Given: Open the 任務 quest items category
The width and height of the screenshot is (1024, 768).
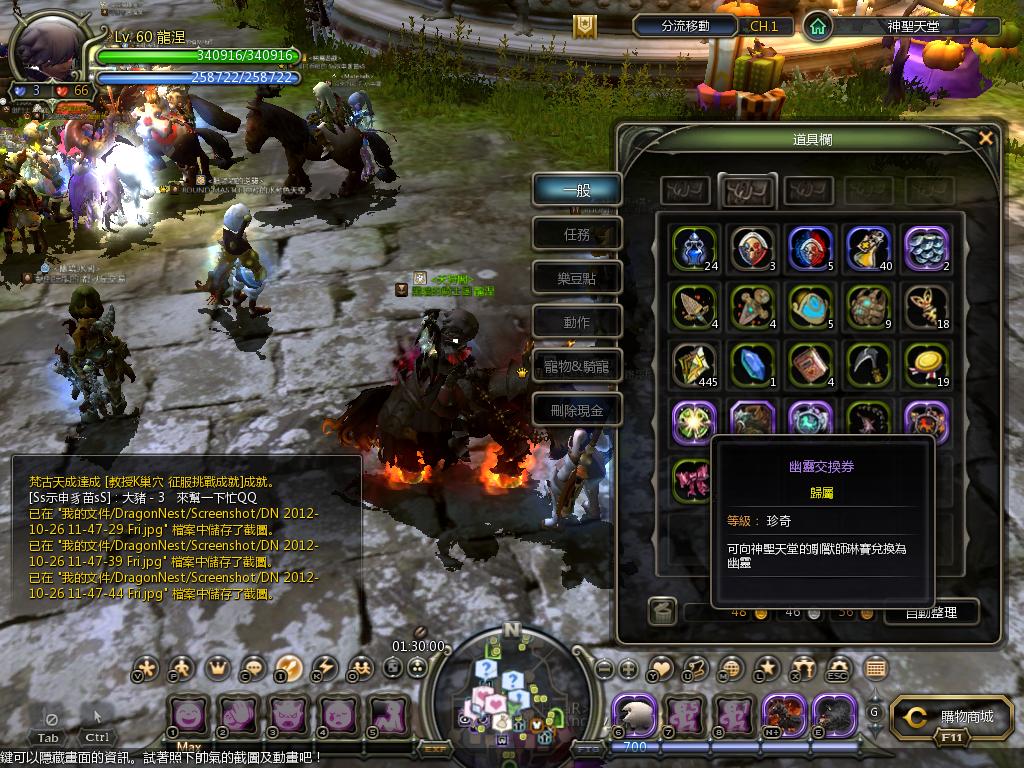Looking at the screenshot, I should click(x=577, y=234).
